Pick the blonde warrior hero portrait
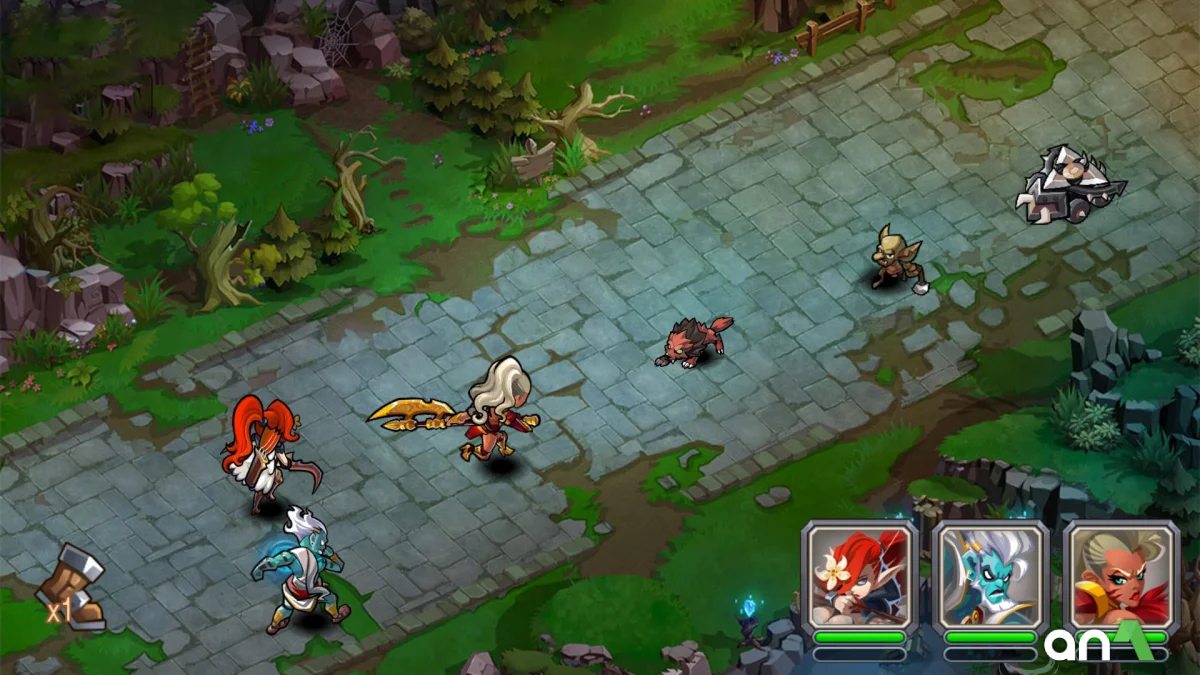 click(x=1121, y=576)
